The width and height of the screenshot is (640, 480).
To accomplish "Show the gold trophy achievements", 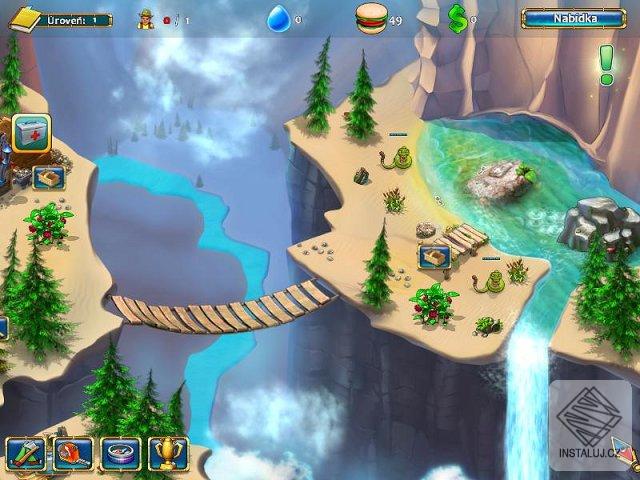I will (x=168, y=454).
